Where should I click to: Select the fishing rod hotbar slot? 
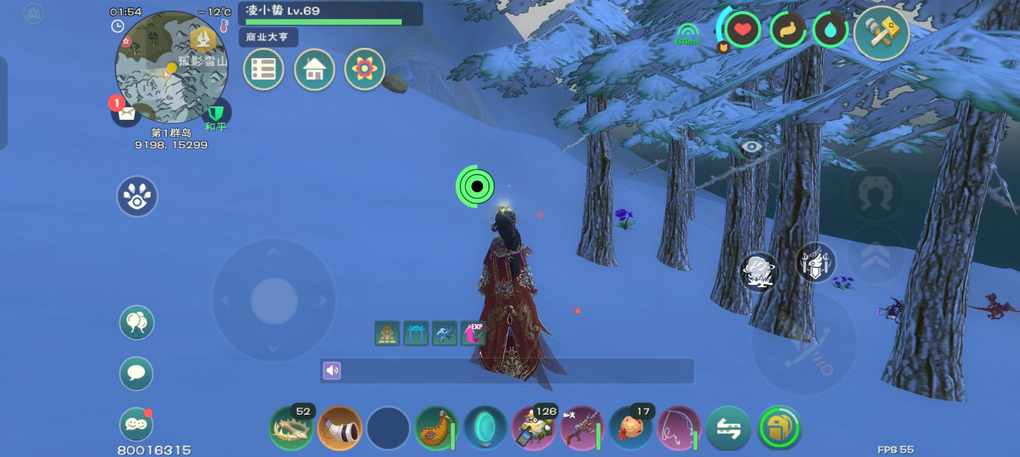click(x=680, y=429)
